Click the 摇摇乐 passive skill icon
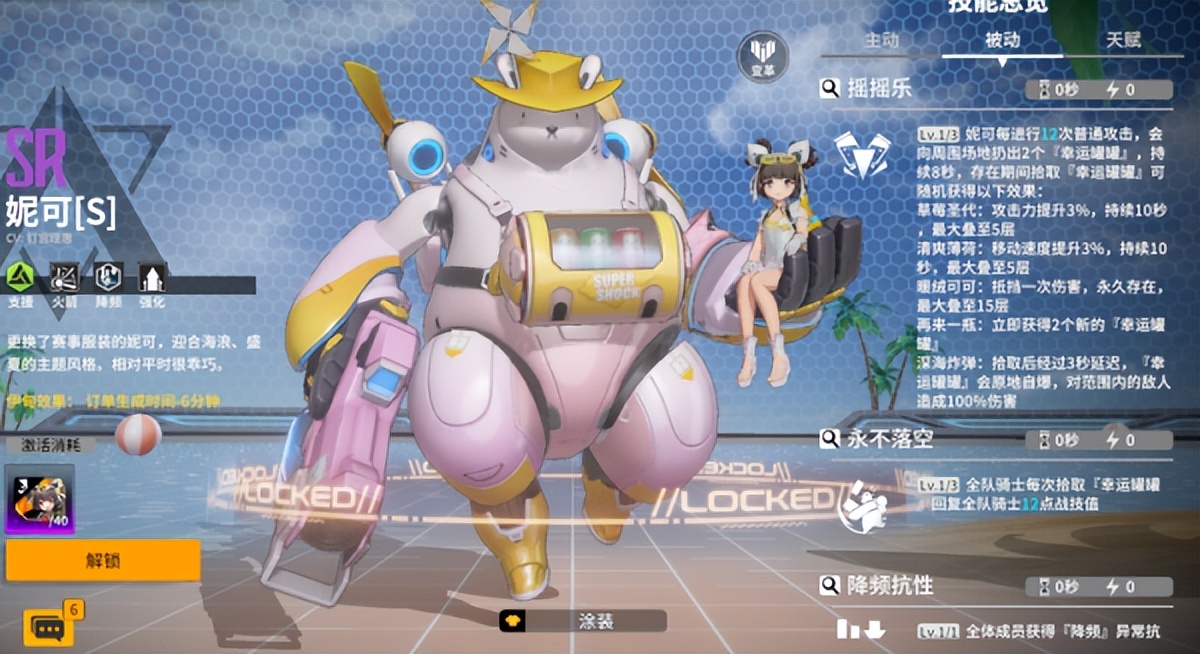 864,155
